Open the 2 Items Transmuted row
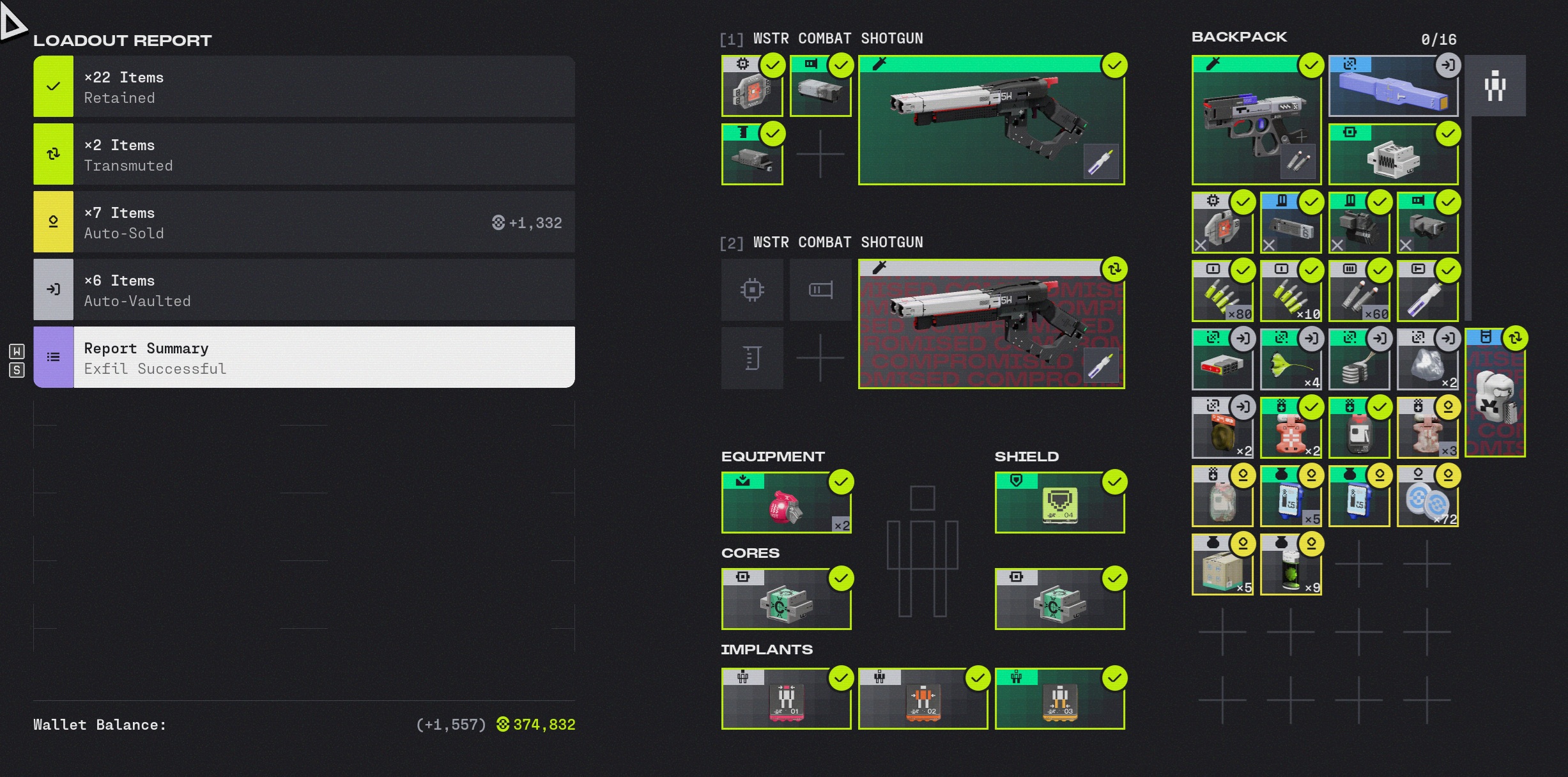Viewport: 1568px width, 777px height. pyautogui.click(x=304, y=154)
